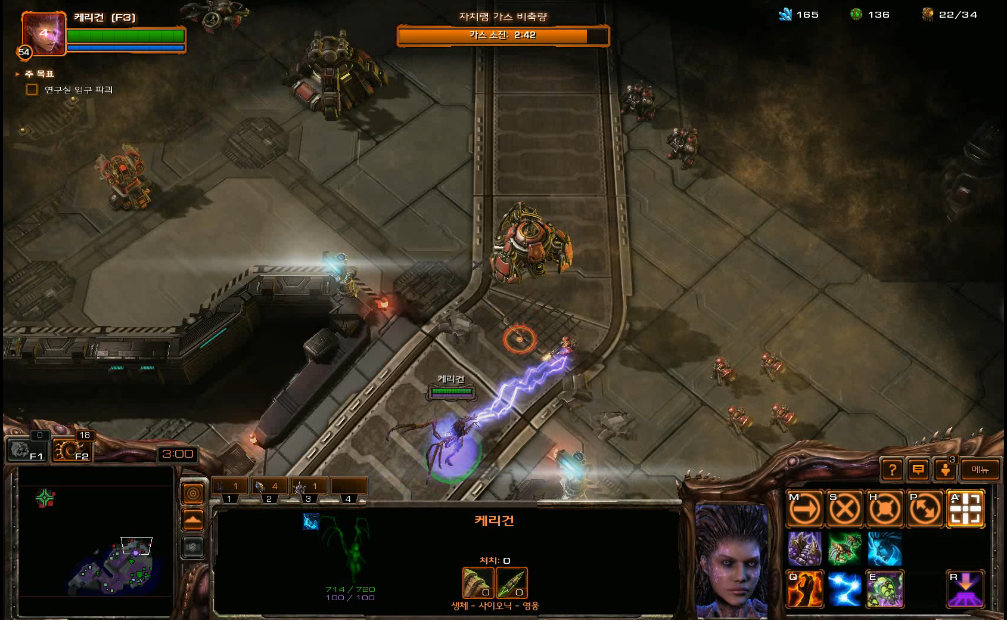This screenshot has height=620, width=1007.
Task: Issue the Stop command
Action: (845, 509)
